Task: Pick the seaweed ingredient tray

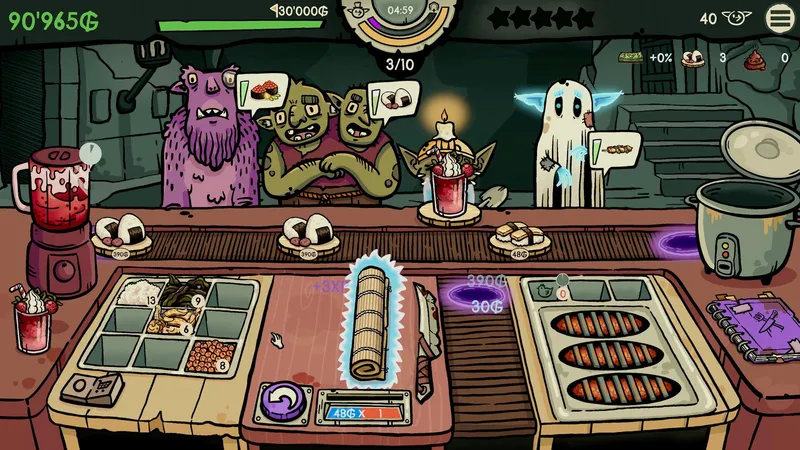Action: point(184,293)
